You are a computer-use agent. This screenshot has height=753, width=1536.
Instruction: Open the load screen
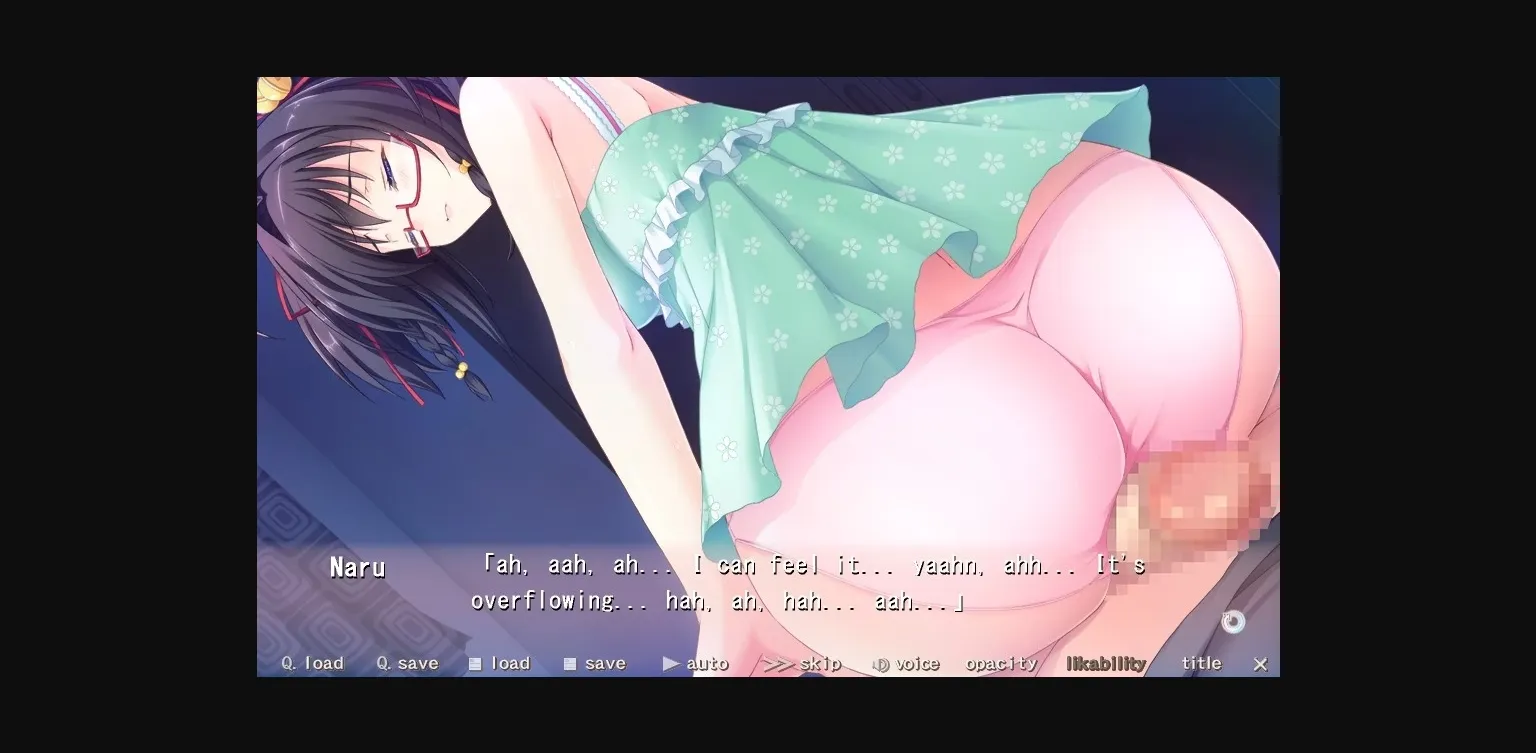[x=506, y=662]
